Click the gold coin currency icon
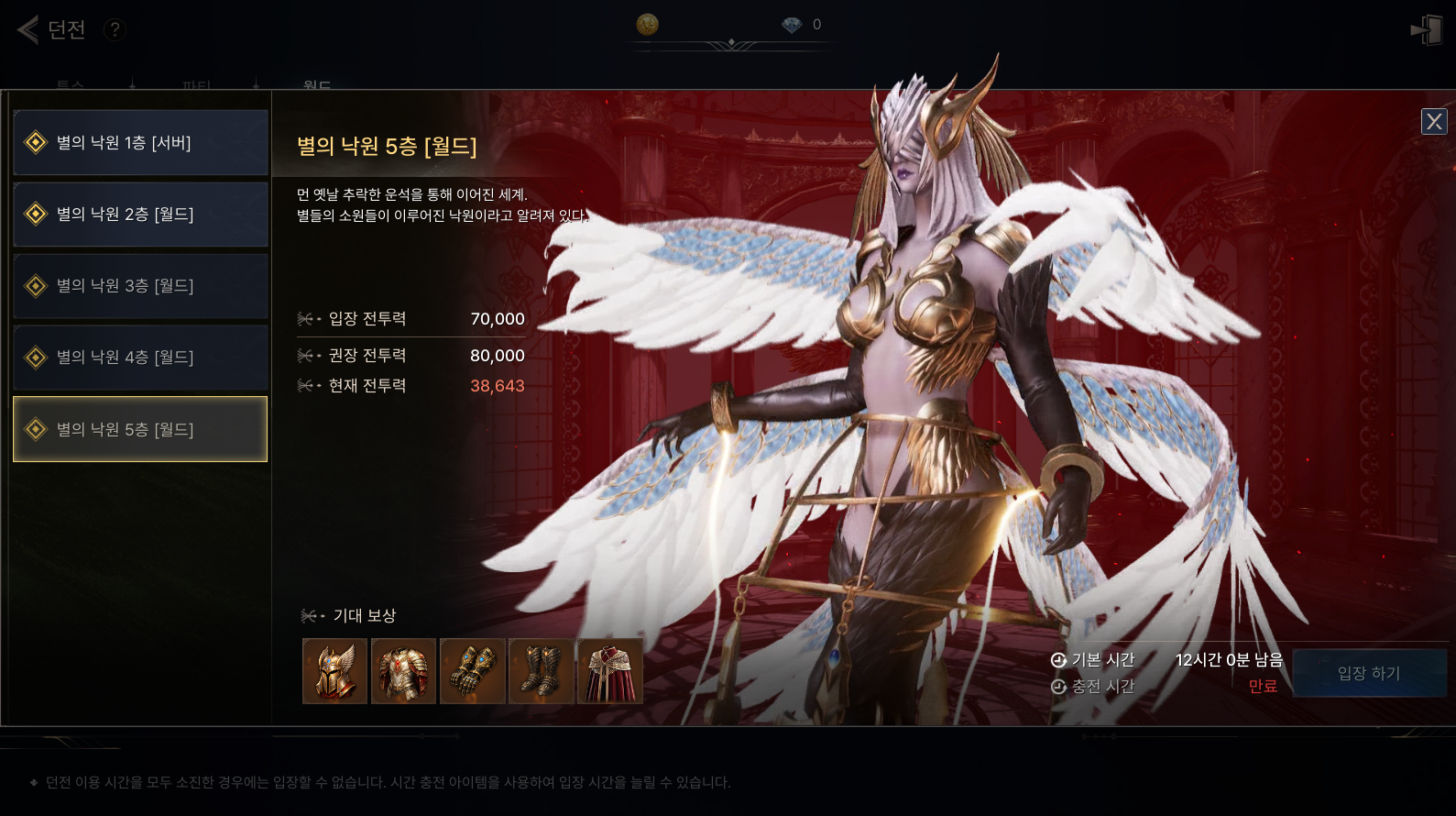The width and height of the screenshot is (1456, 816). click(x=648, y=25)
